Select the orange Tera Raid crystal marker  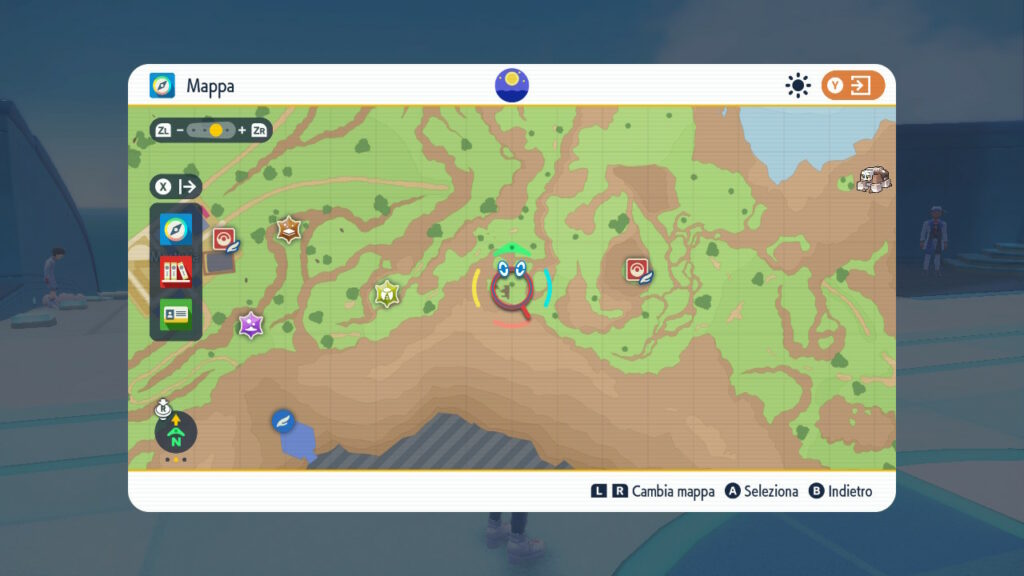tap(289, 230)
